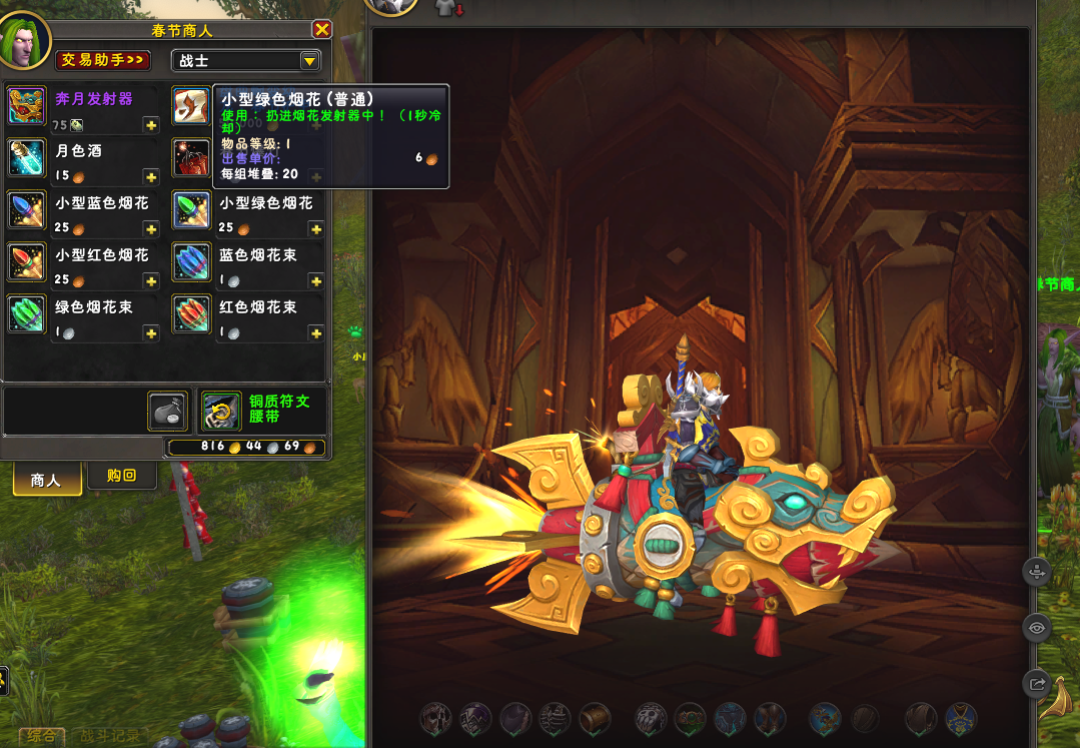Choose the 小型红色烟花 item slot
This screenshot has height=748, width=1080.
coord(27,262)
